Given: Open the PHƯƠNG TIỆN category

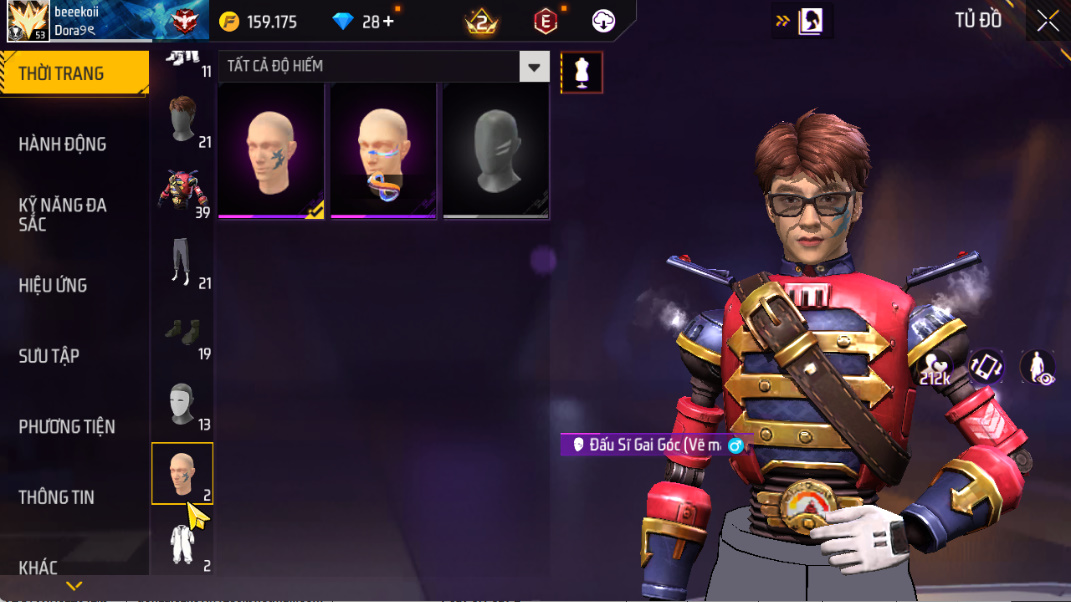Looking at the screenshot, I should point(67,427).
